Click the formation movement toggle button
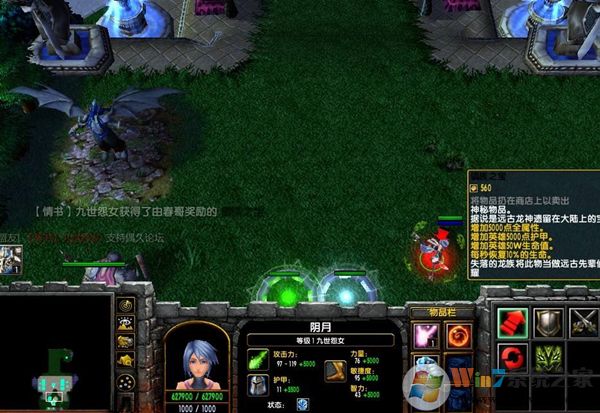This screenshot has height=413, width=600. (x=126, y=380)
